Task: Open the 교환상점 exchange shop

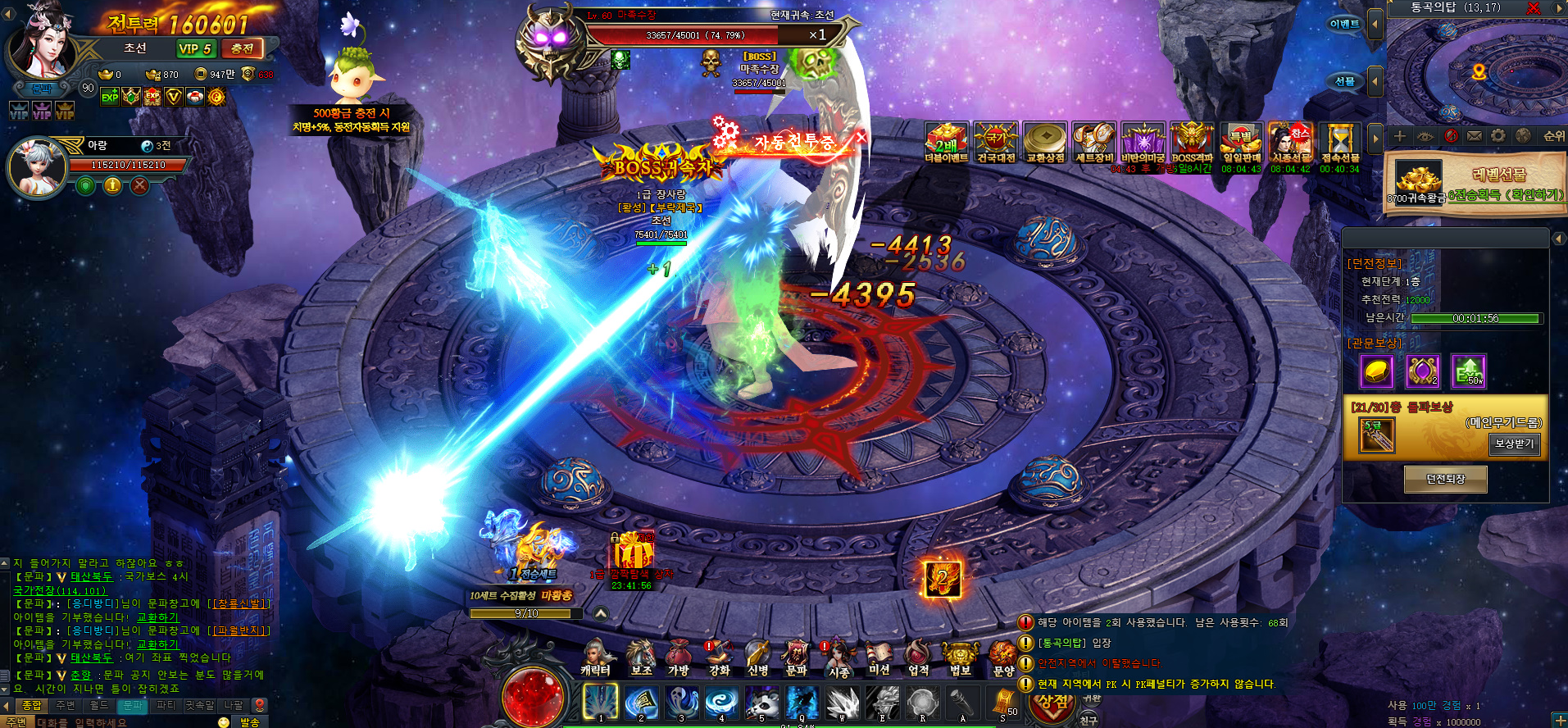Action: coord(1045,142)
